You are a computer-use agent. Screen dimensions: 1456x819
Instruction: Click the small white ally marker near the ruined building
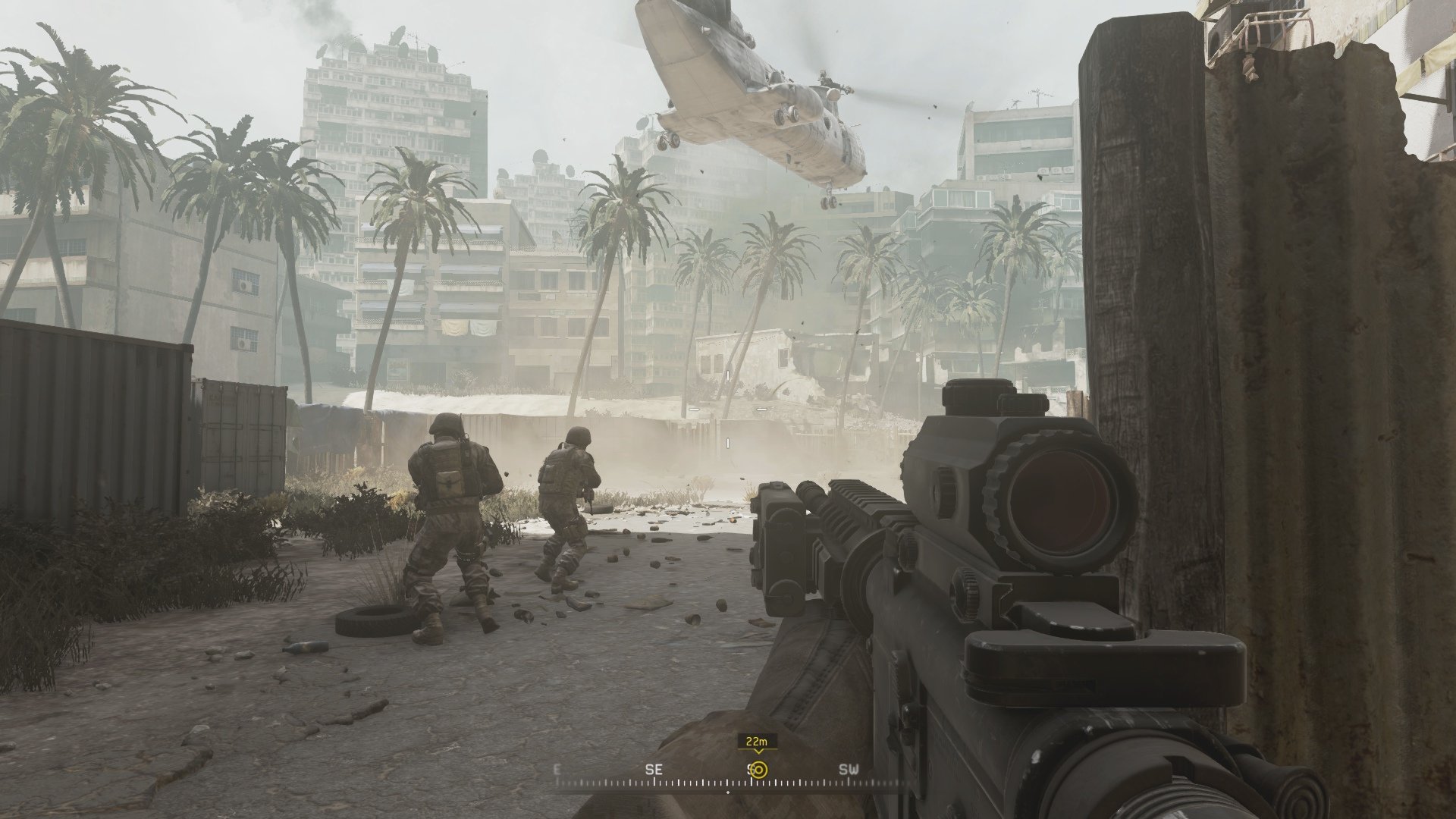point(727,375)
